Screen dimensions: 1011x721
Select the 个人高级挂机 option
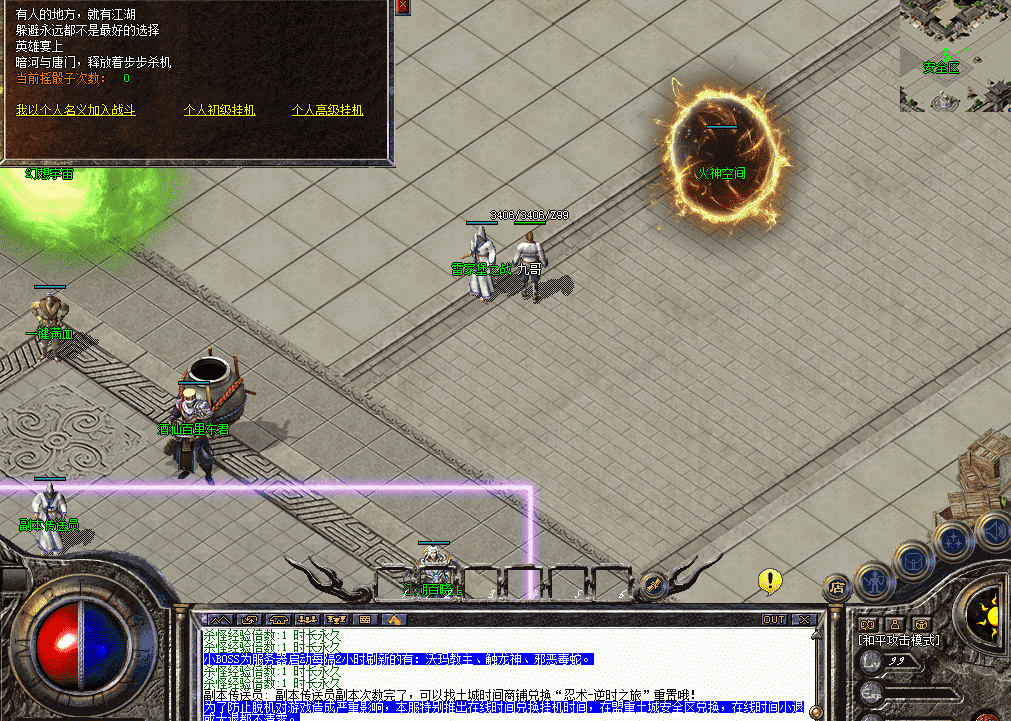point(327,110)
